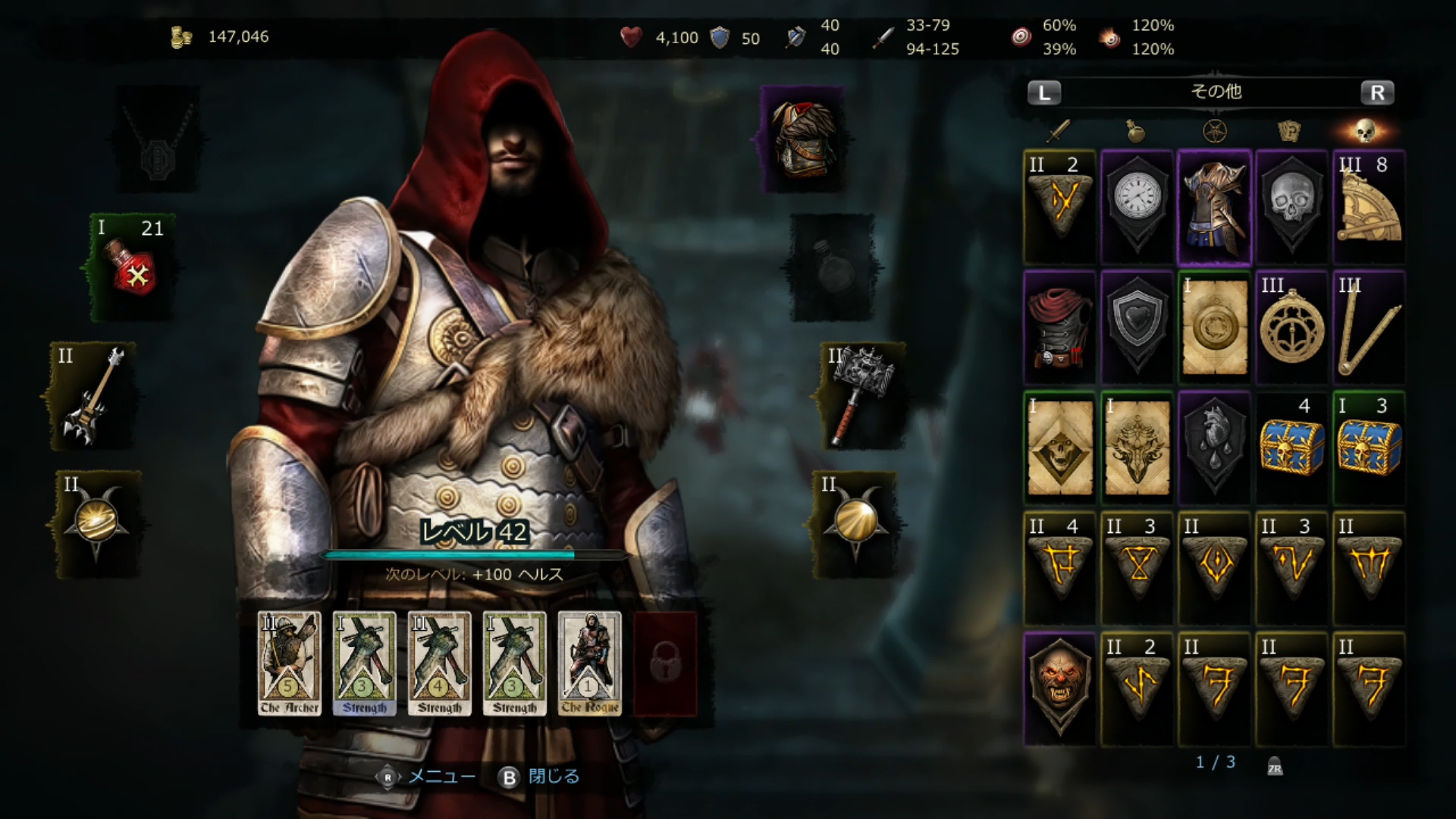Select the red scarf armor item
1456x819 pixels.
pos(1059,328)
